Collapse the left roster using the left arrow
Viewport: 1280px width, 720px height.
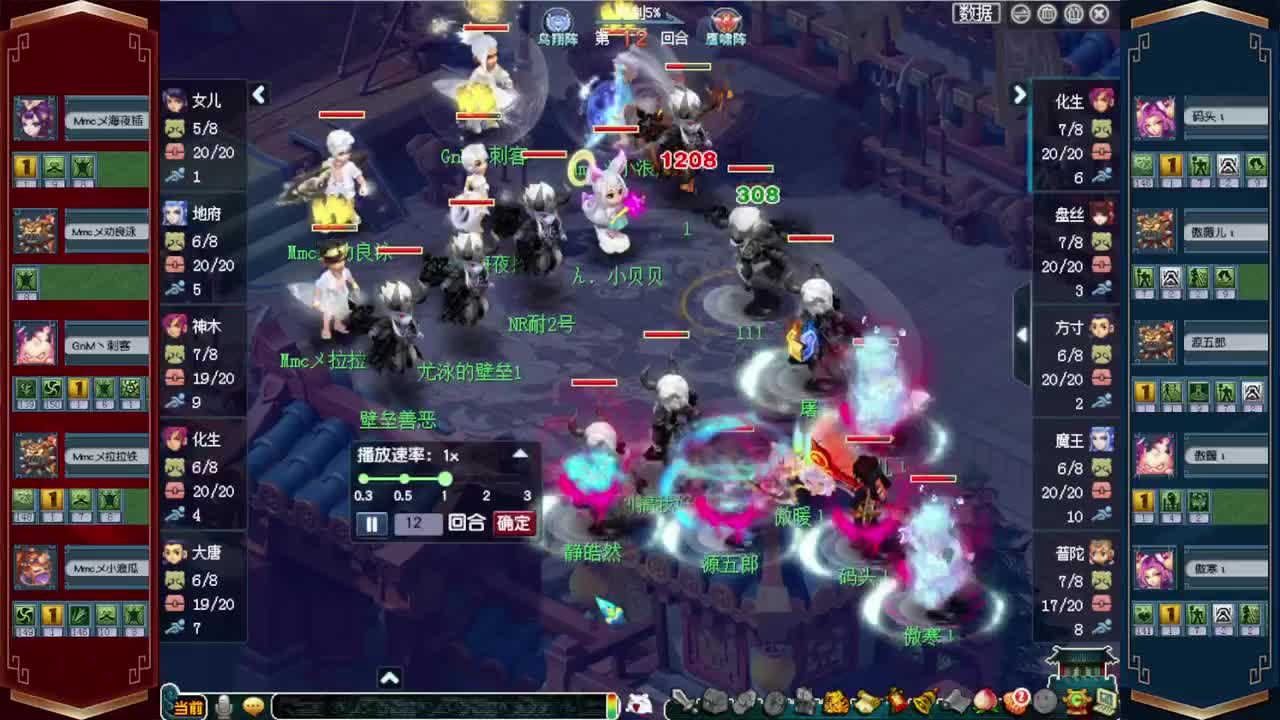pyautogui.click(x=260, y=95)
